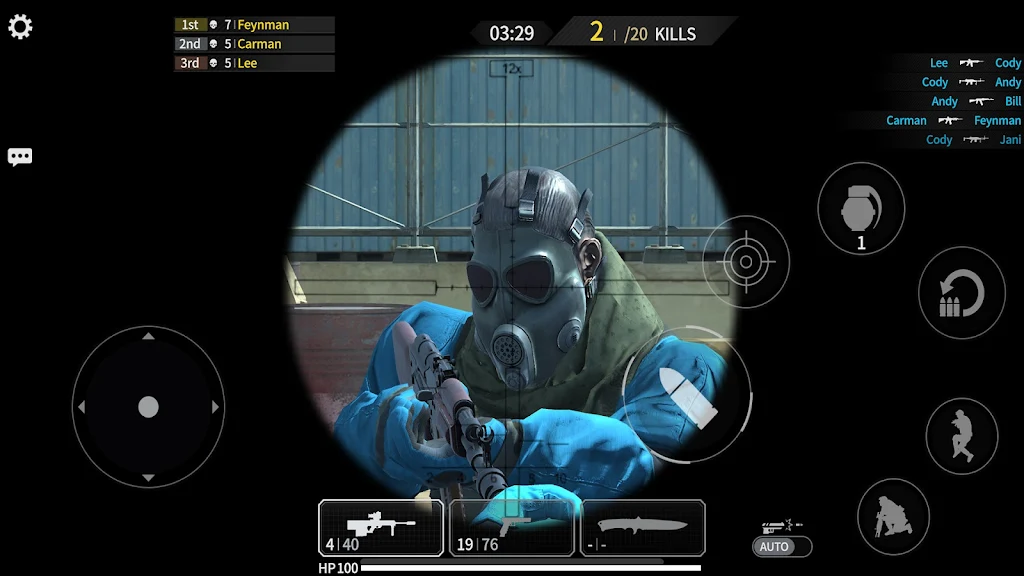Tap the center of the movement joystick
1024x576 pixels.
click(148, 407)
